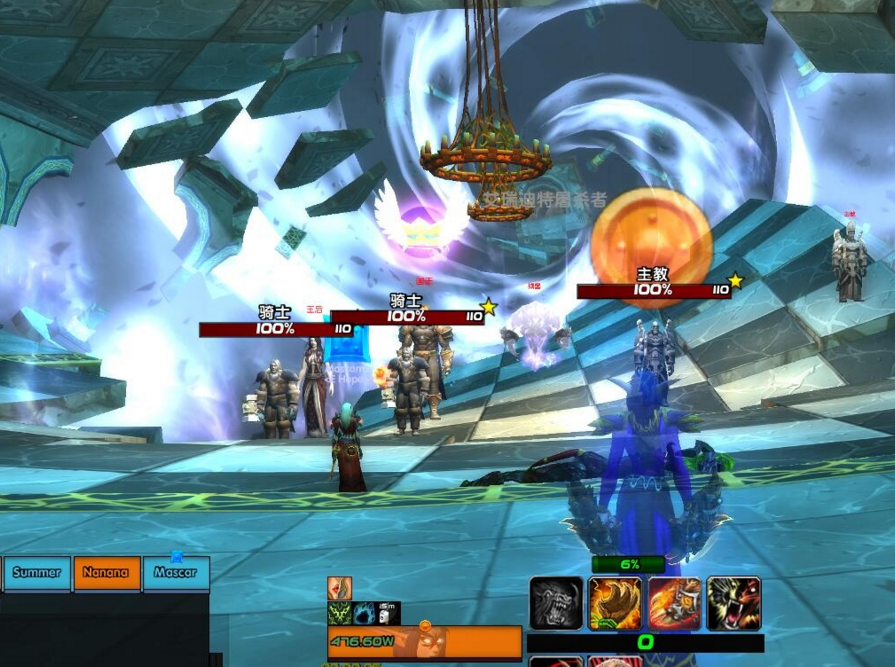Use the golden claw swipe ability
895x667 pixels.
pos(615,604)
